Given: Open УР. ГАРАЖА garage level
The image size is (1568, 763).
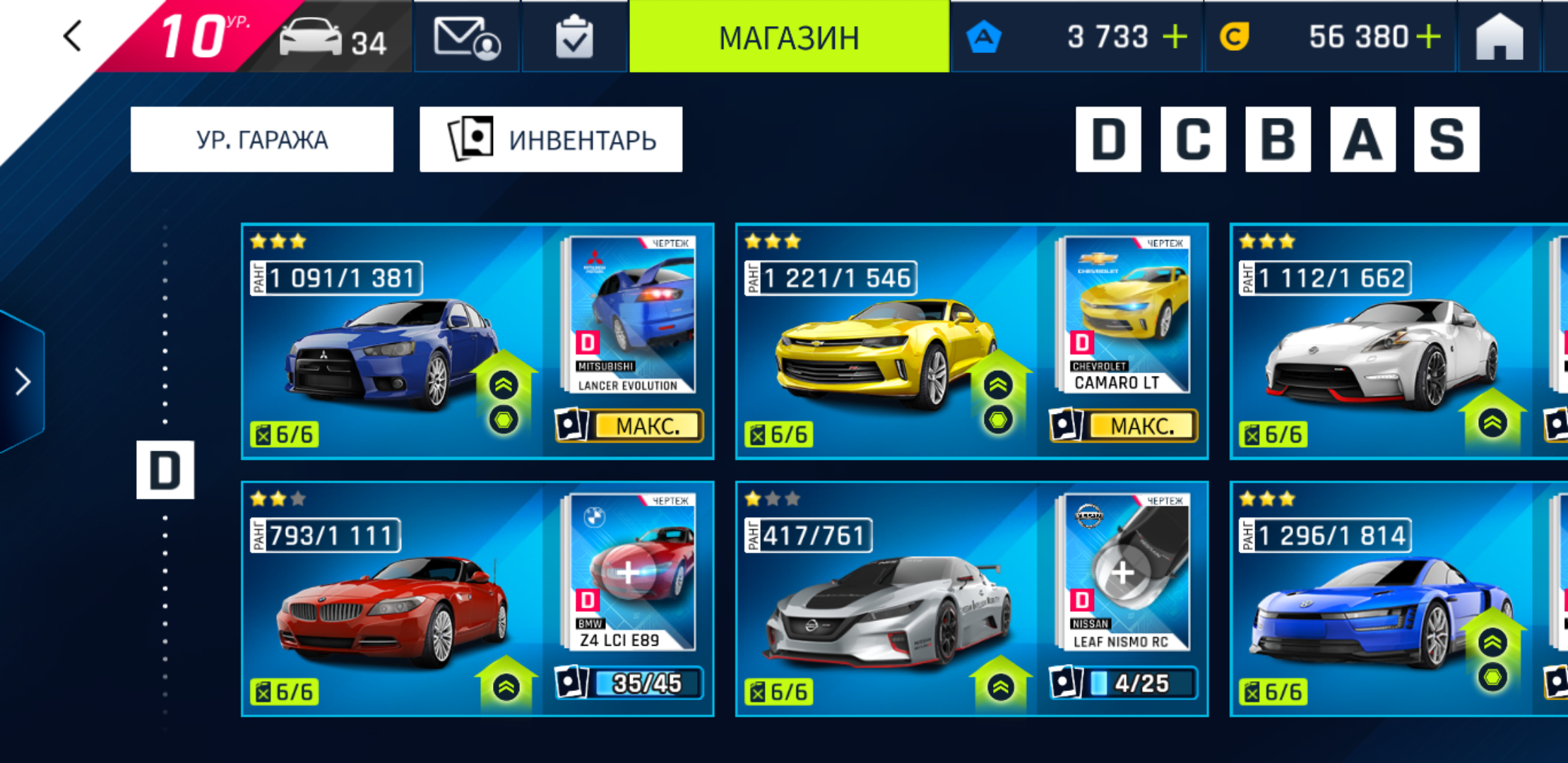Looking at the screenshot, I should click(x=262, y=139).
